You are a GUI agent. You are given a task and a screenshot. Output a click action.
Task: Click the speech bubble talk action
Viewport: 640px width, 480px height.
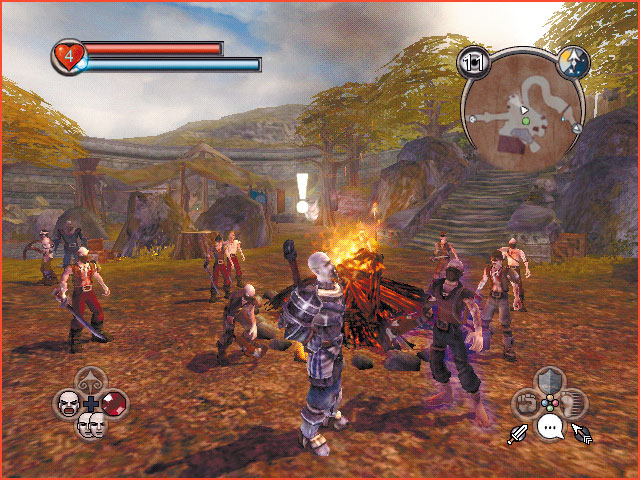549,428
